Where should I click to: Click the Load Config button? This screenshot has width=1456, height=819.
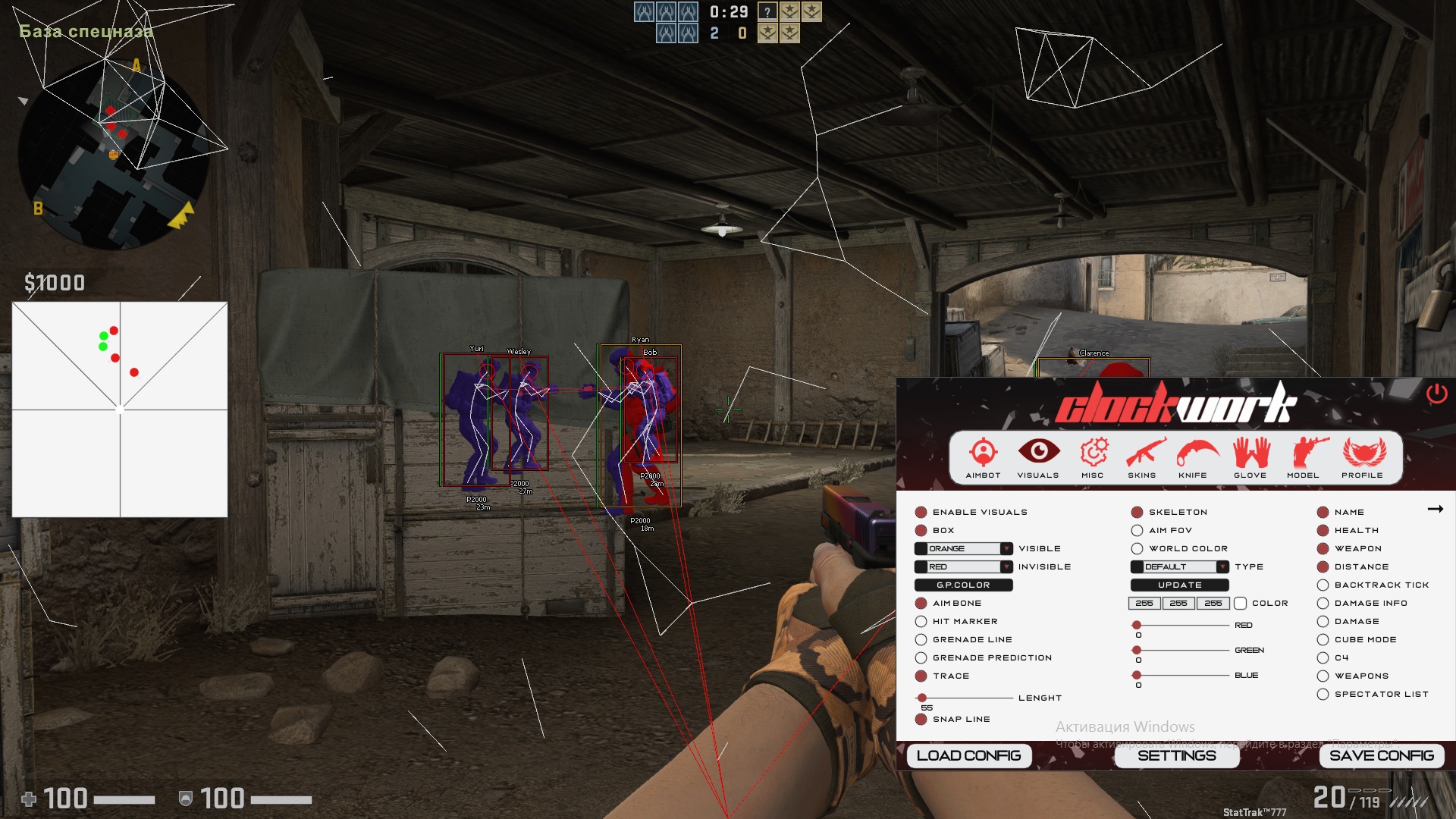968,755
